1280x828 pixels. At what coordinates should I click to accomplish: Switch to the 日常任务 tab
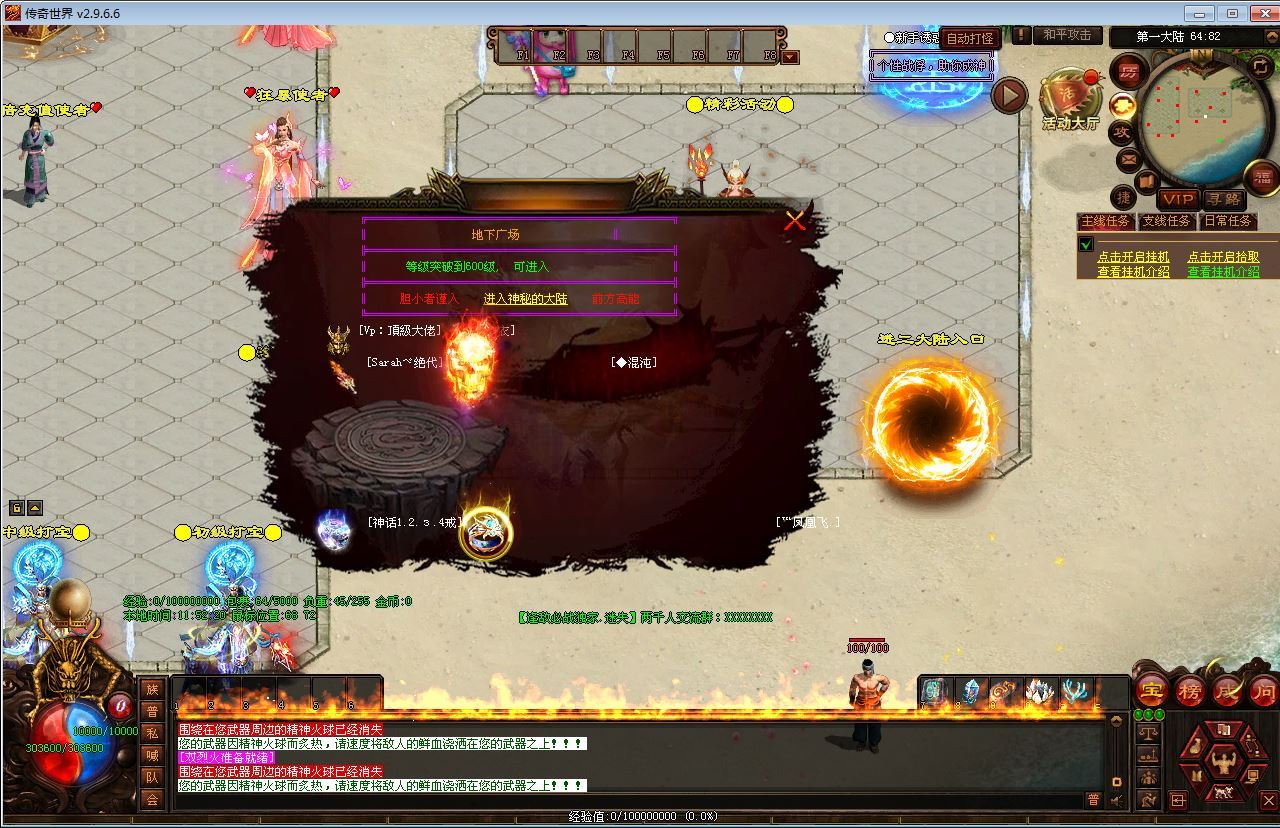tap(1227, 222)
